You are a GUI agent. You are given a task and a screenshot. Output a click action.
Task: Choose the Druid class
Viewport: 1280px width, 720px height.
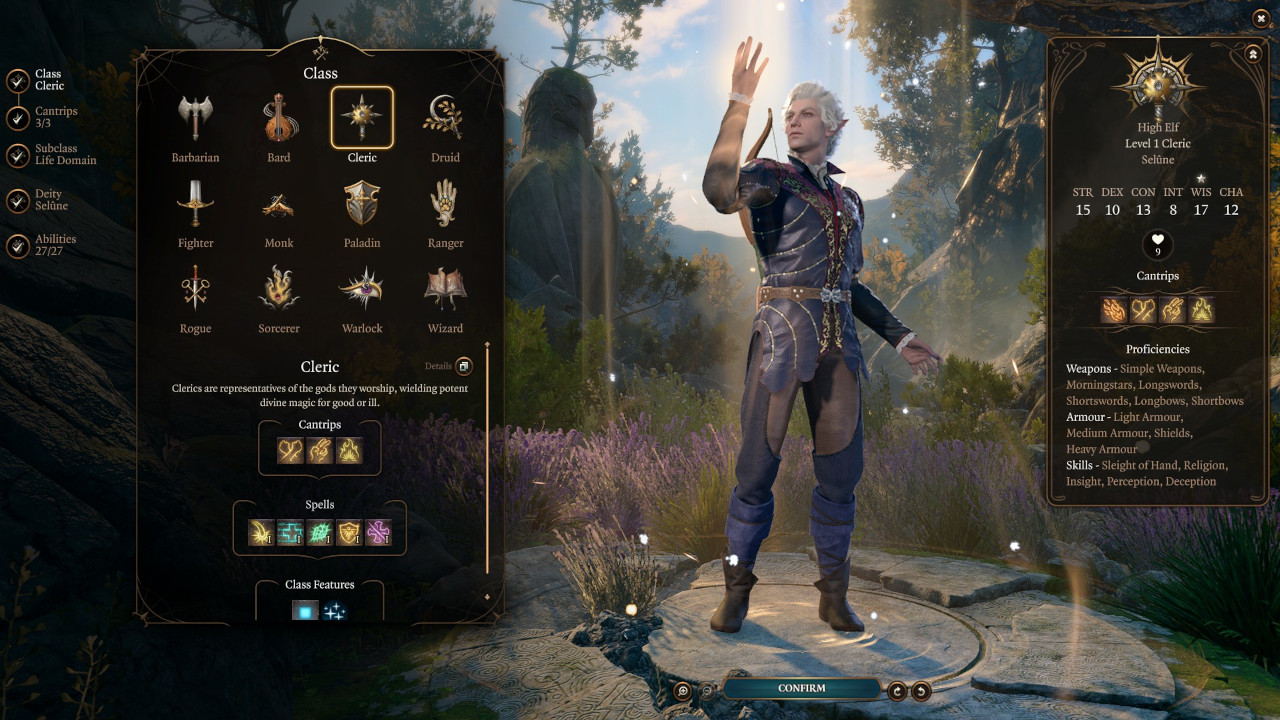(x=445, y=117)
